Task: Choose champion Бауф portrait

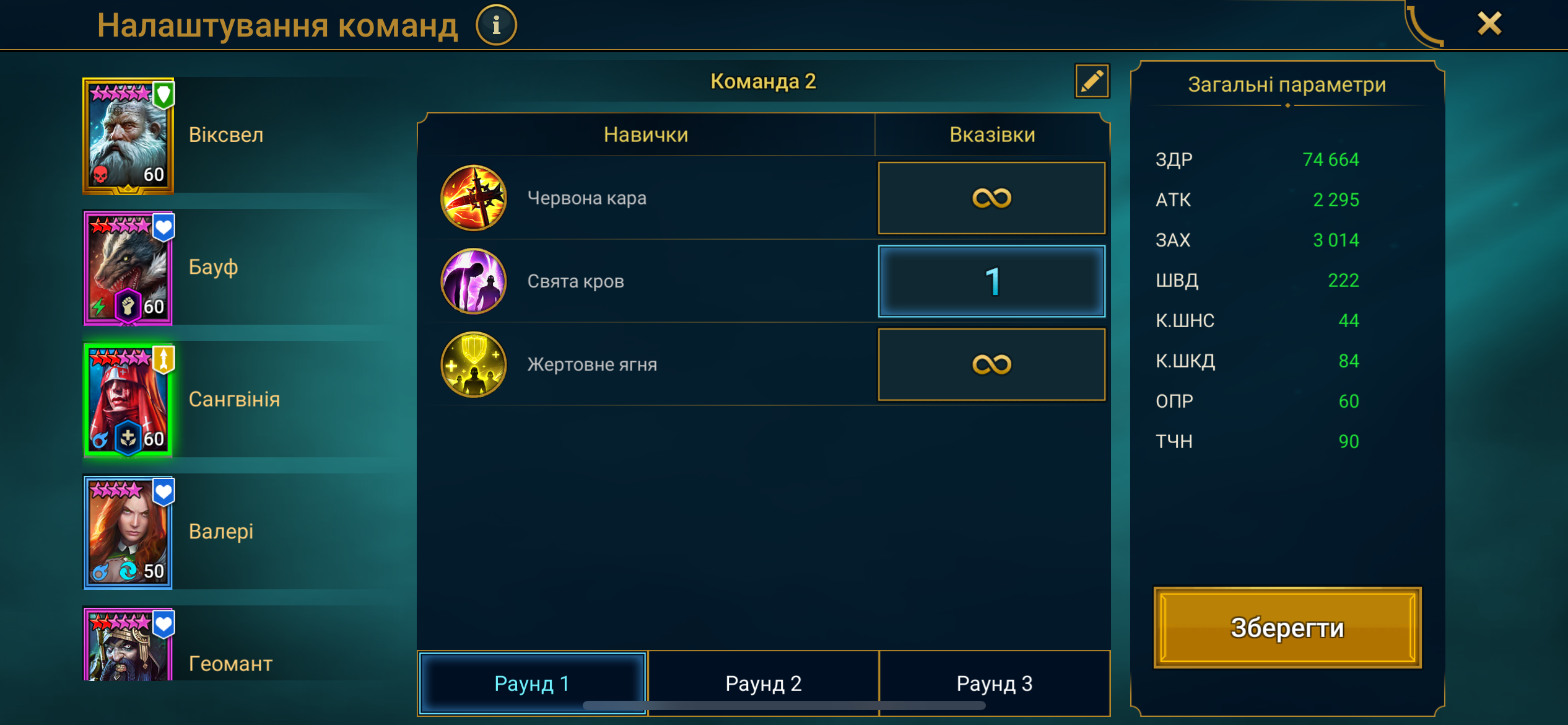Action: point(128,268)
